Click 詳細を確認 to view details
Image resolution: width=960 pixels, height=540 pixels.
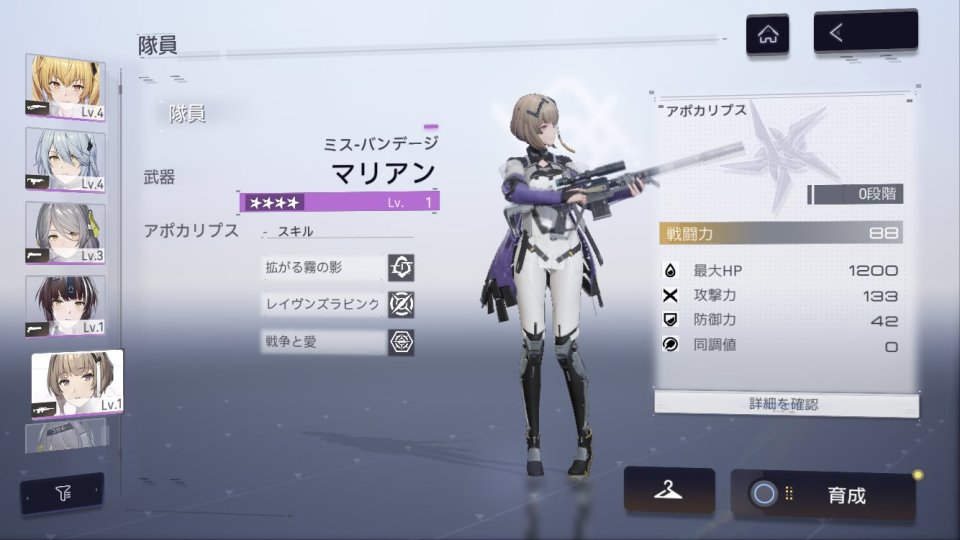tap(785, 404)
